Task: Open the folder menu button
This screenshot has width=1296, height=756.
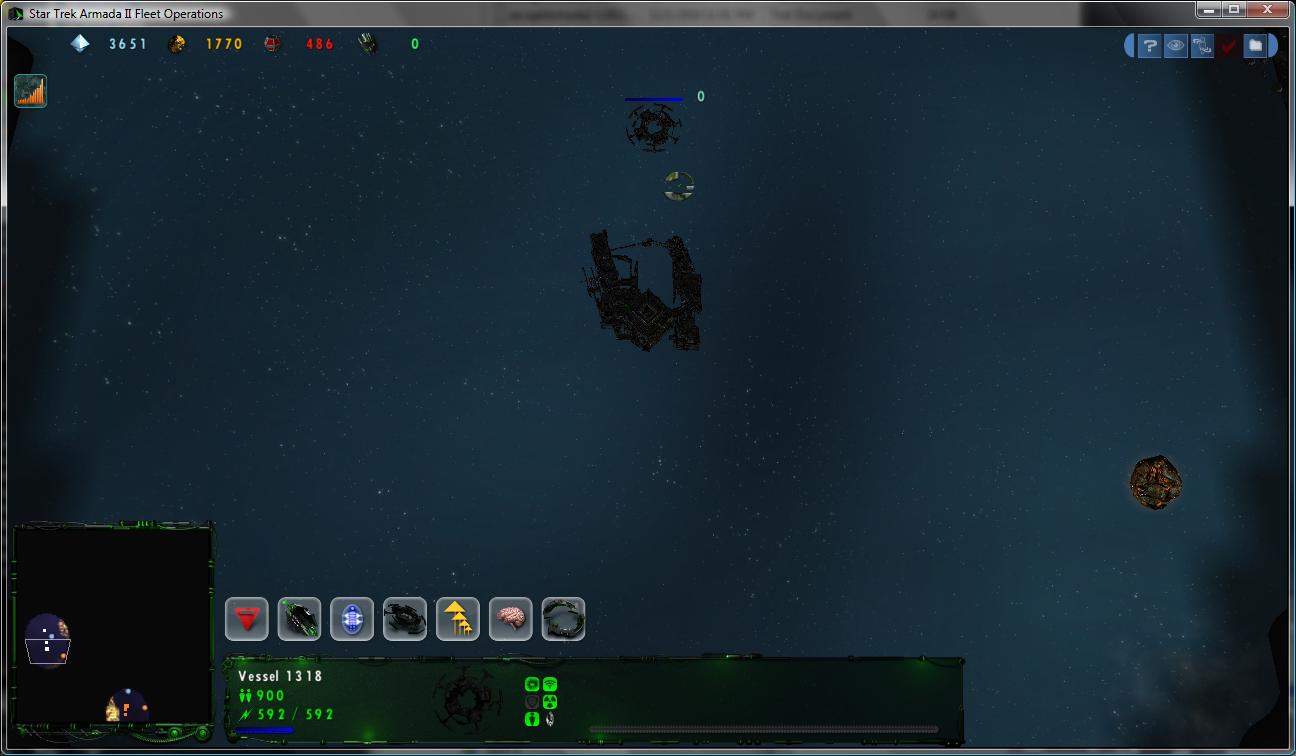Action: click(x=1255, y=45)
